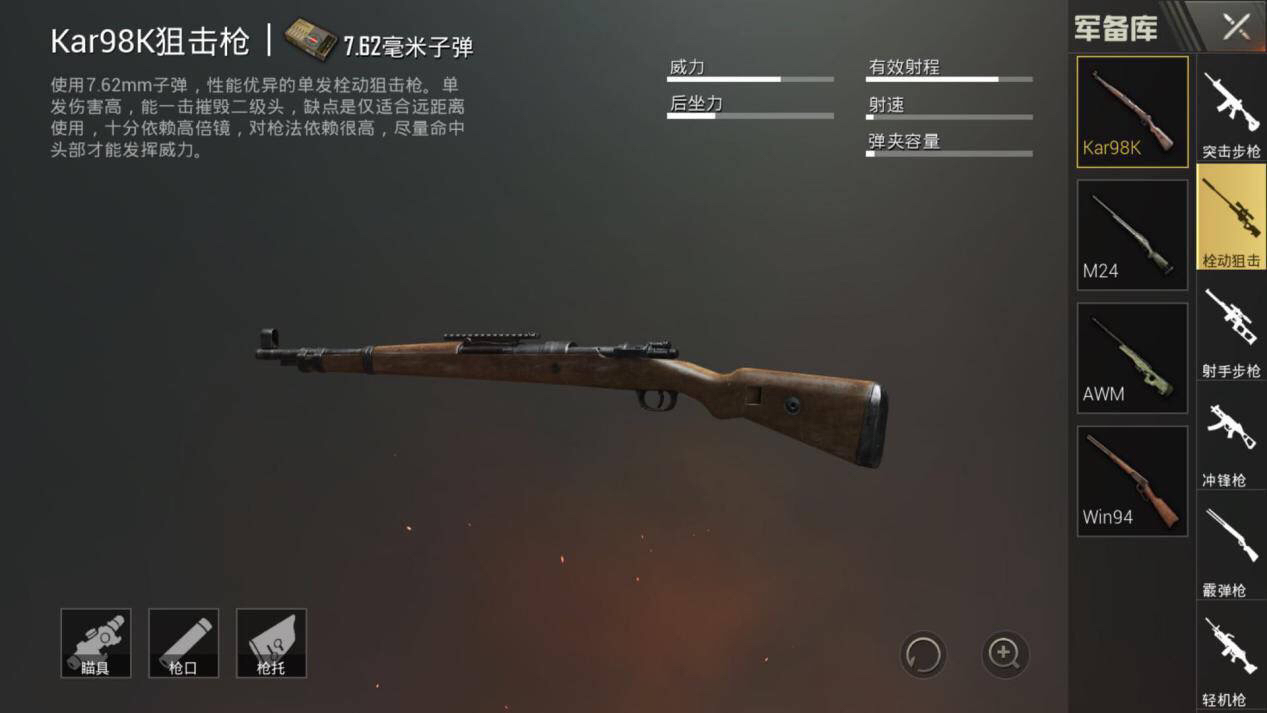Viewport: 1267px width, 713px height.
Task: Select the Win94 rifle entry
Action: point(1132,481)
